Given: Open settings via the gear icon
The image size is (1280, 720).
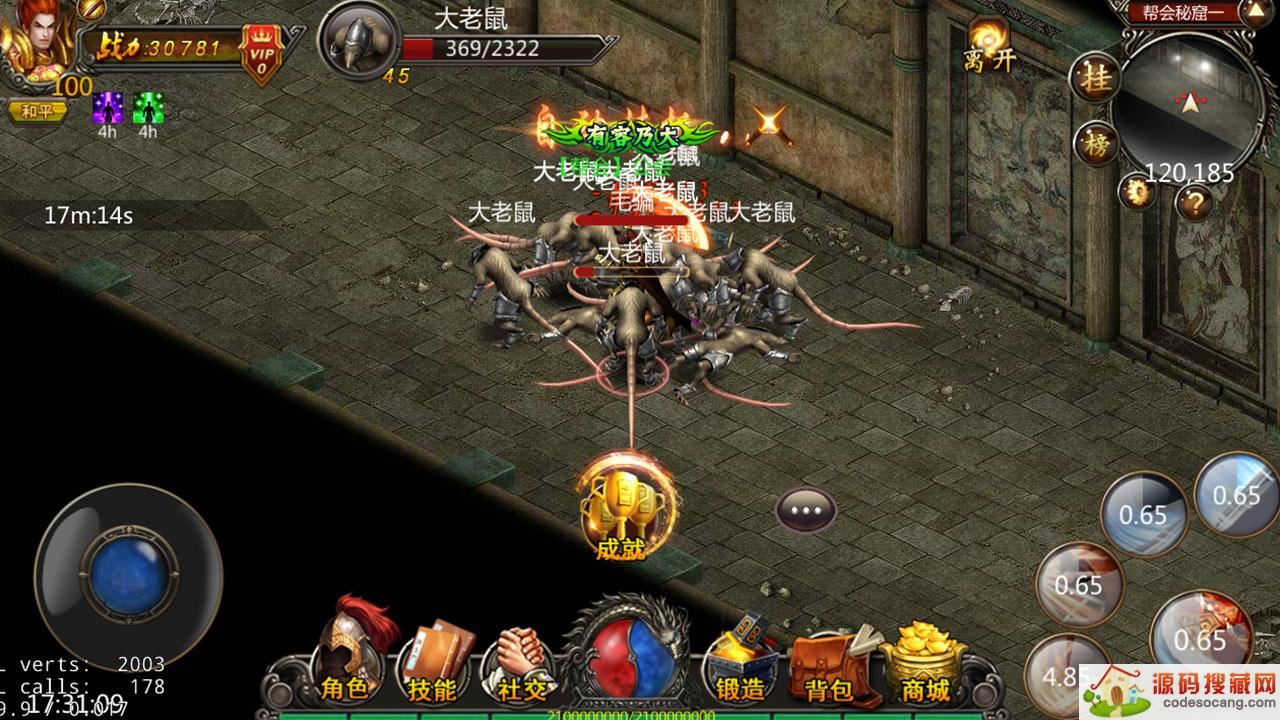Looking at the screenshot, I should tap(1135, 190).
